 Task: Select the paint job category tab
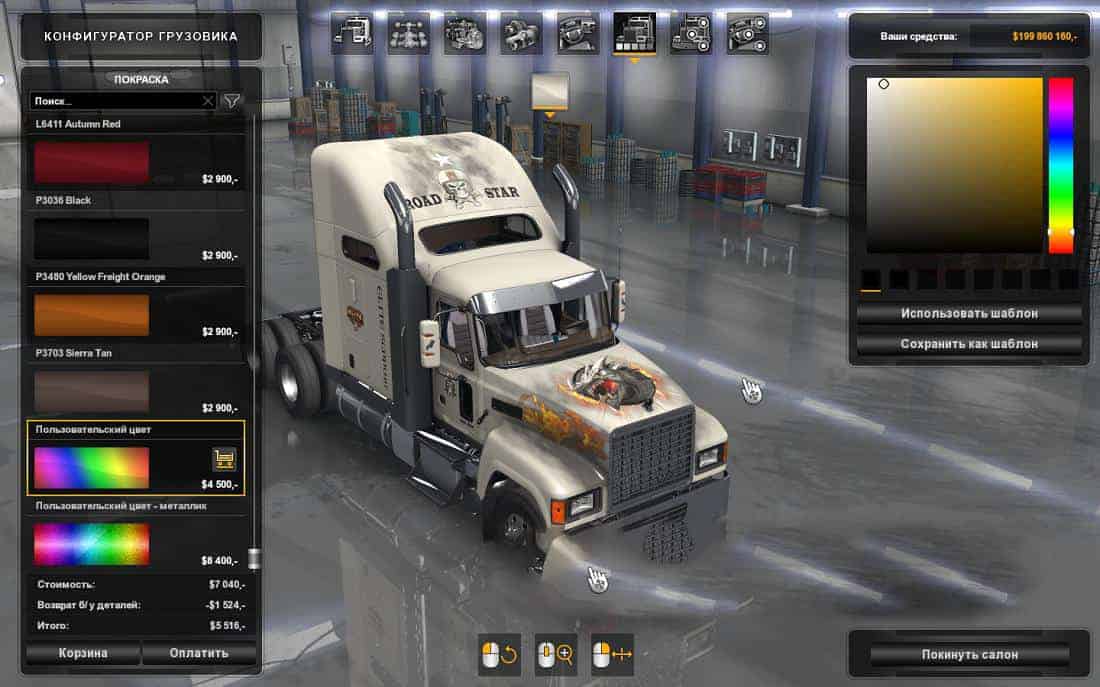(x=635, y=34)
